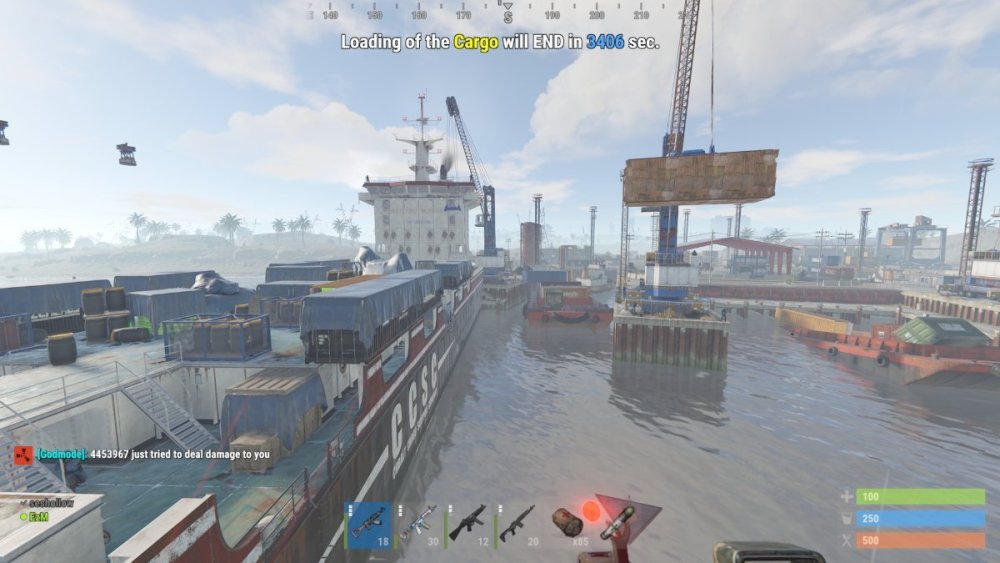This screenshot has height=563, width=1000.
Task: Select teammate EzM in the team list
Action: [x=36, y=516]
